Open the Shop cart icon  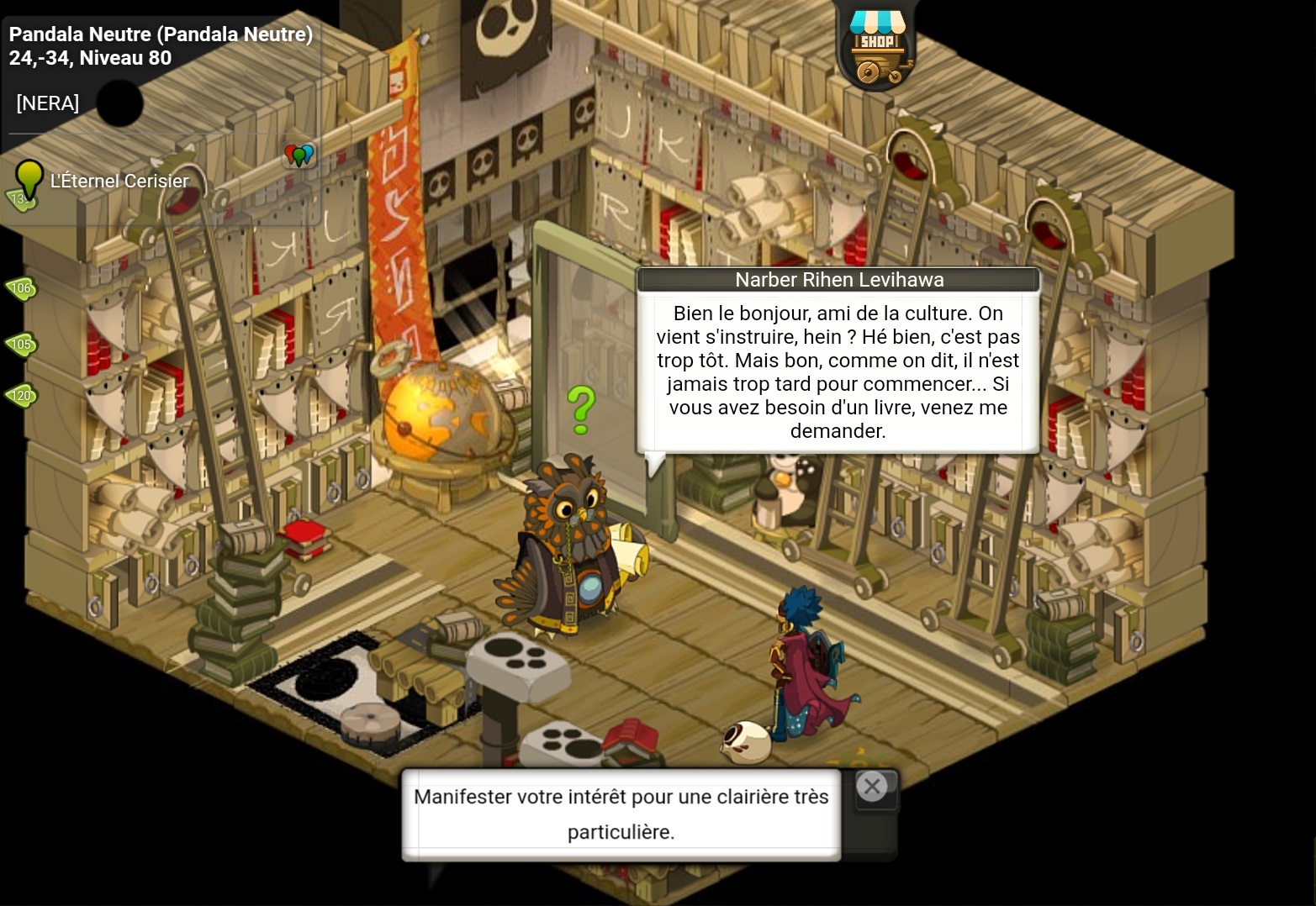[x=878, y=49]
